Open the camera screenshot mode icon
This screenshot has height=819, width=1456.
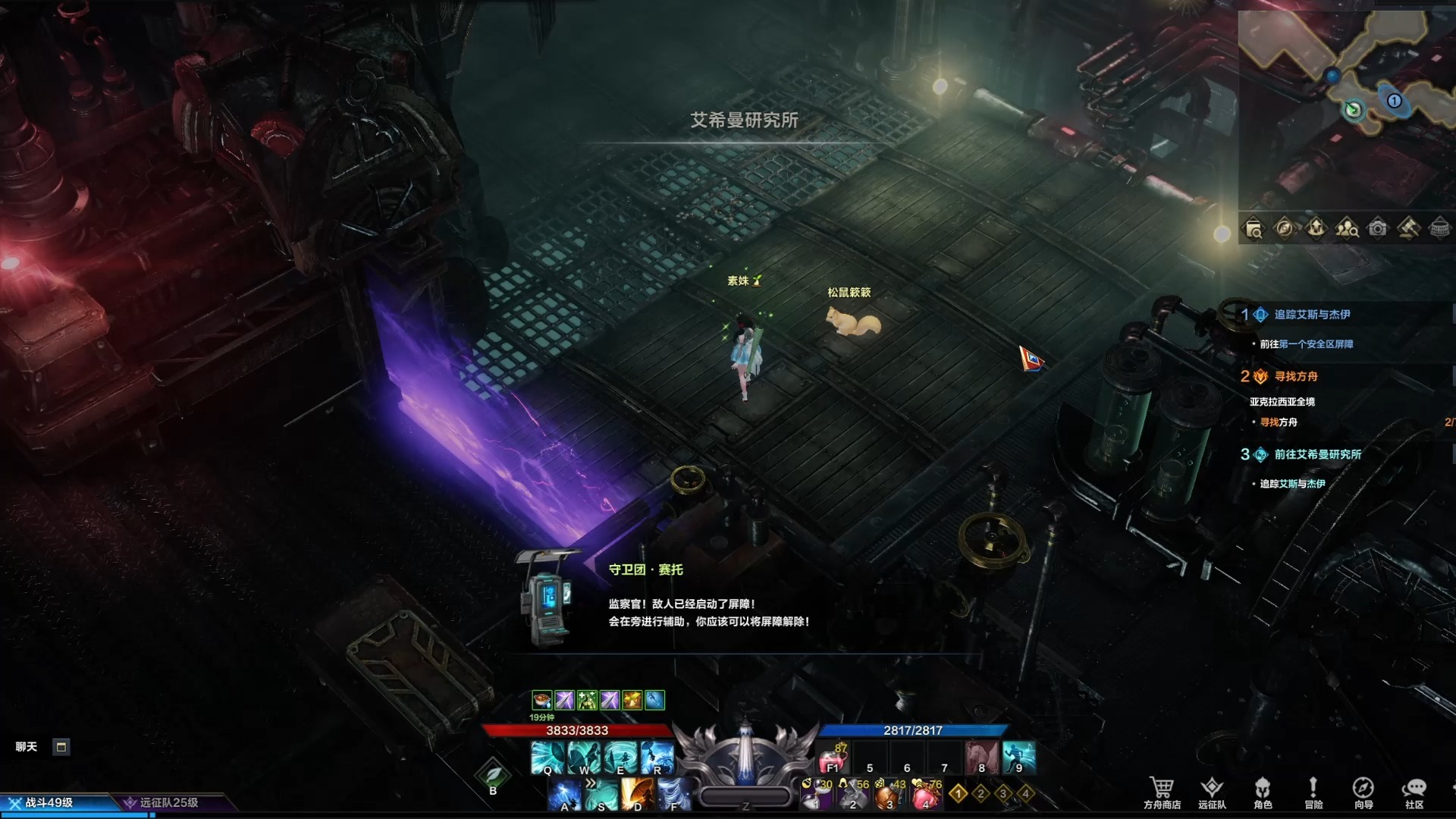pyautogui.click(x=1378, y=228)
